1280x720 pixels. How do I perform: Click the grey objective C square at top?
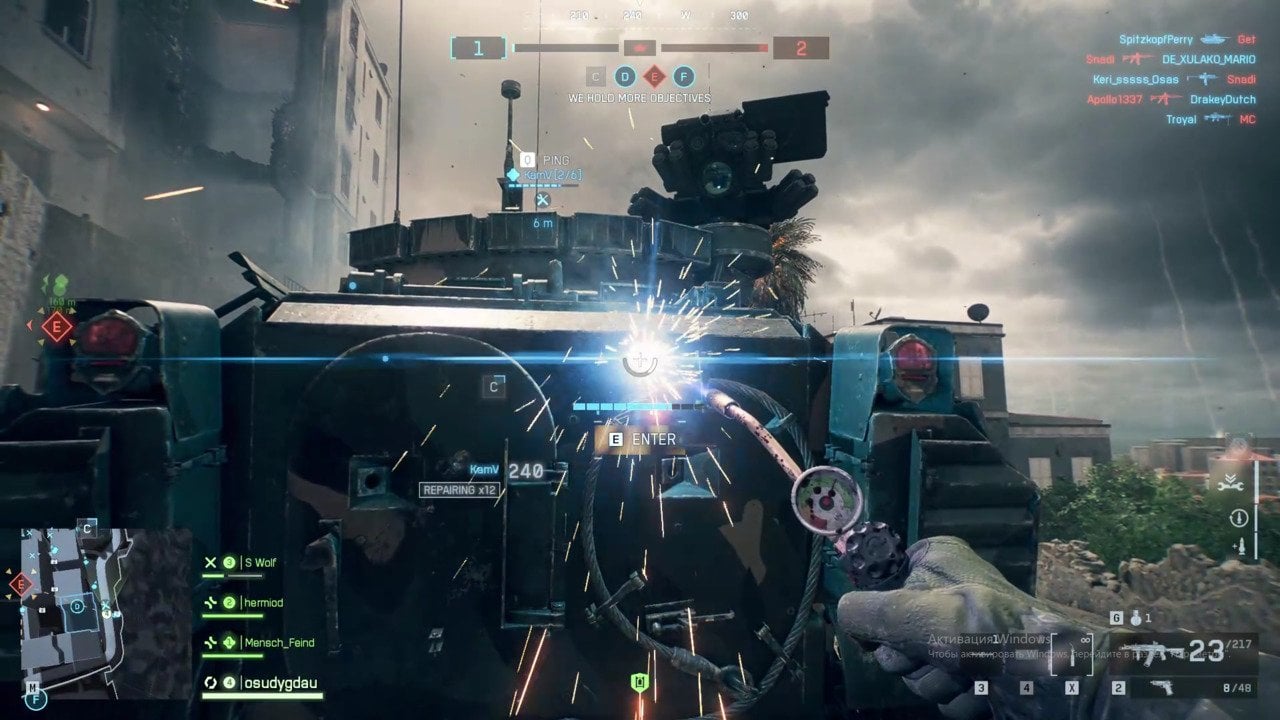coord(596,76)
